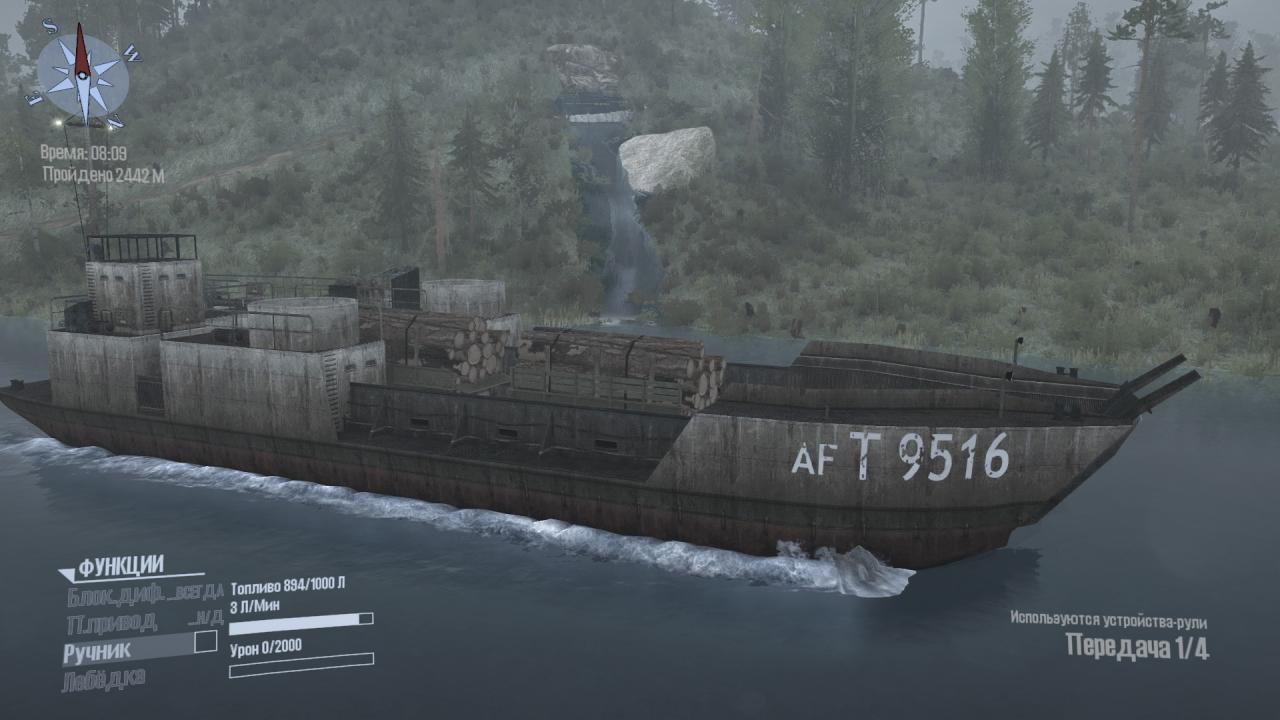Open the ФУНКЦИИ functions menu header
Viewport: 1280px width, 720px height.
pos(120,567)
